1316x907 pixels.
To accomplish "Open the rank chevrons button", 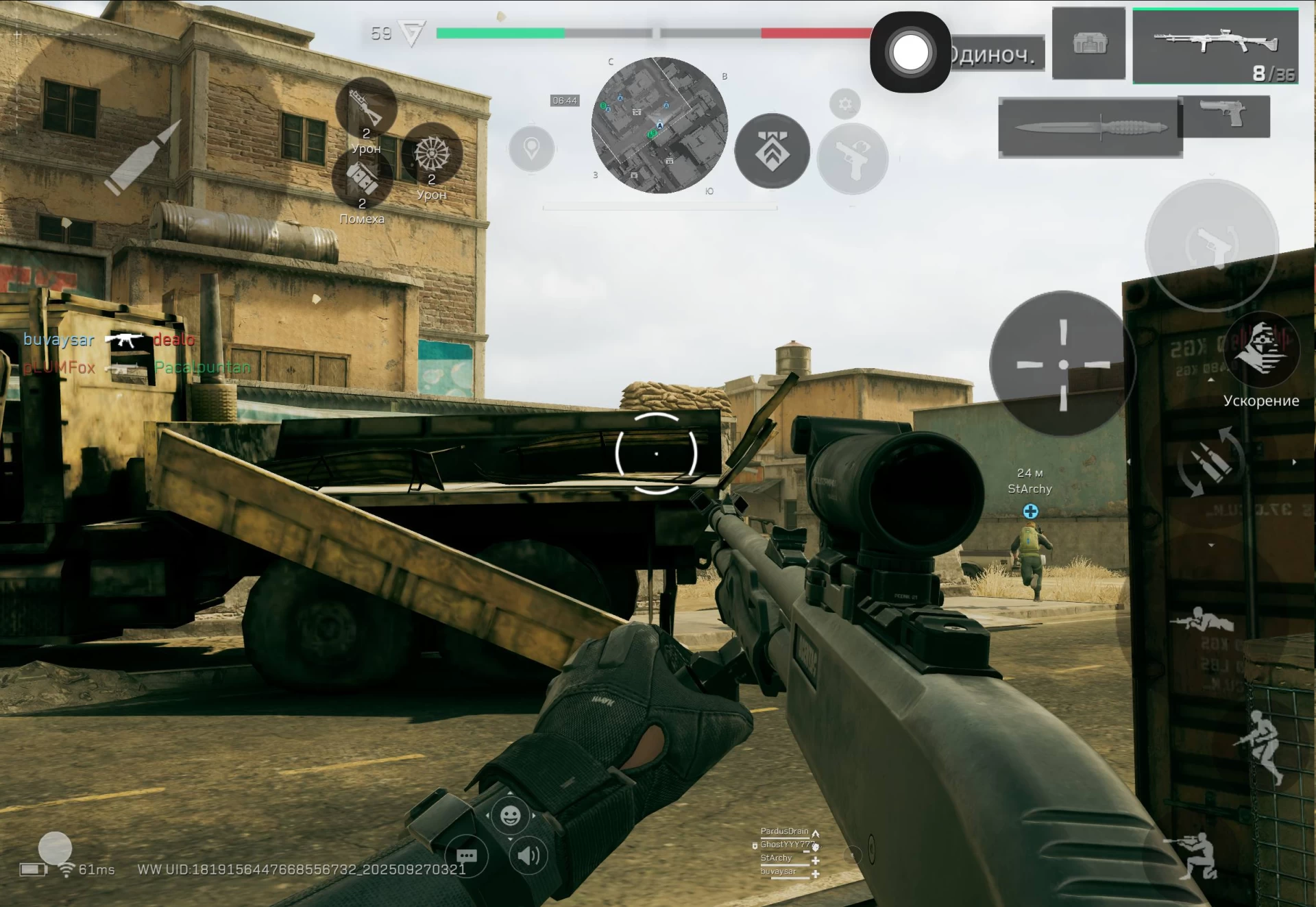I will pyautogui.click(x=772, y=151).
